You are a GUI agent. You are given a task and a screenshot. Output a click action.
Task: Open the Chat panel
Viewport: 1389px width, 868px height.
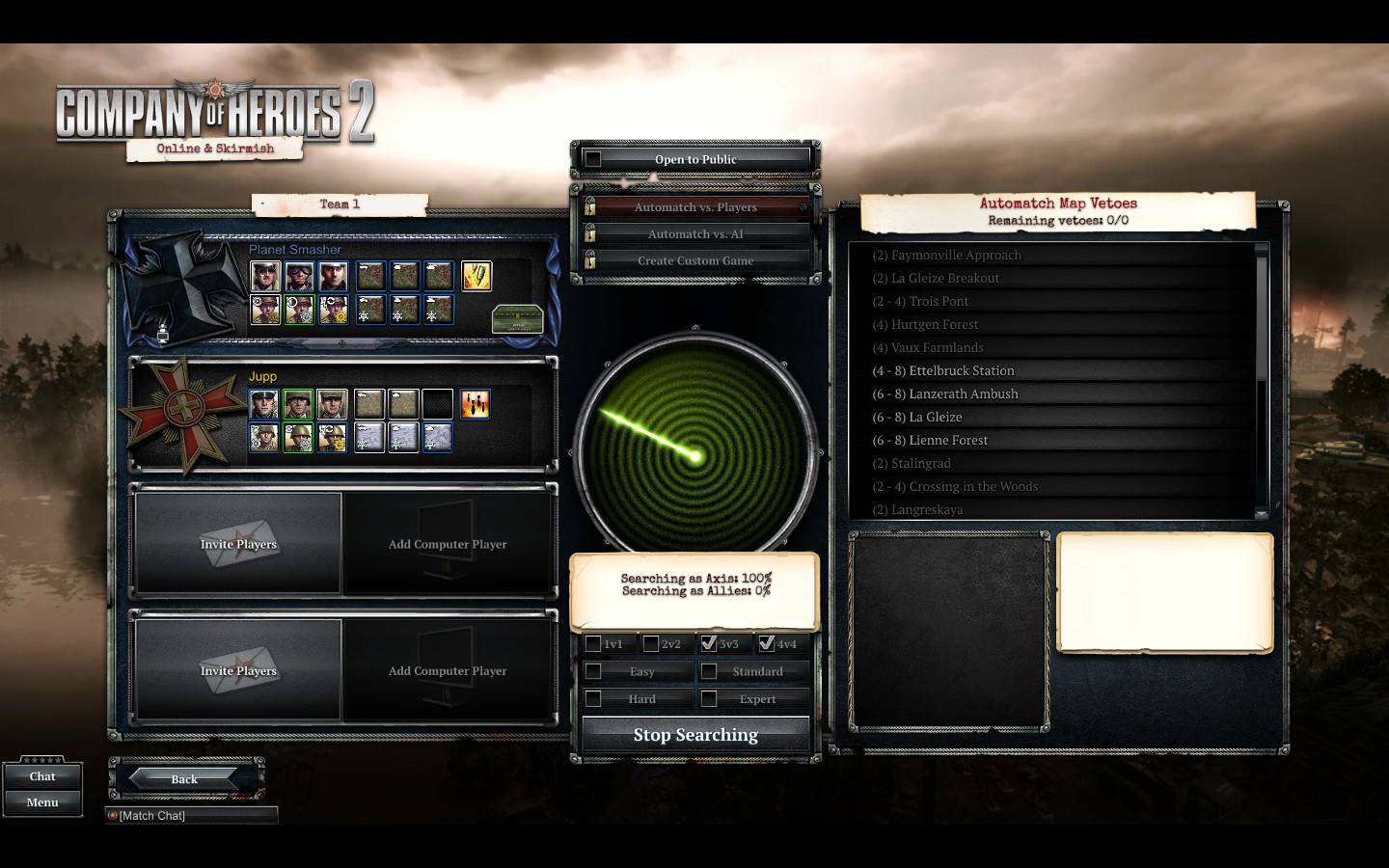[42, 776]
